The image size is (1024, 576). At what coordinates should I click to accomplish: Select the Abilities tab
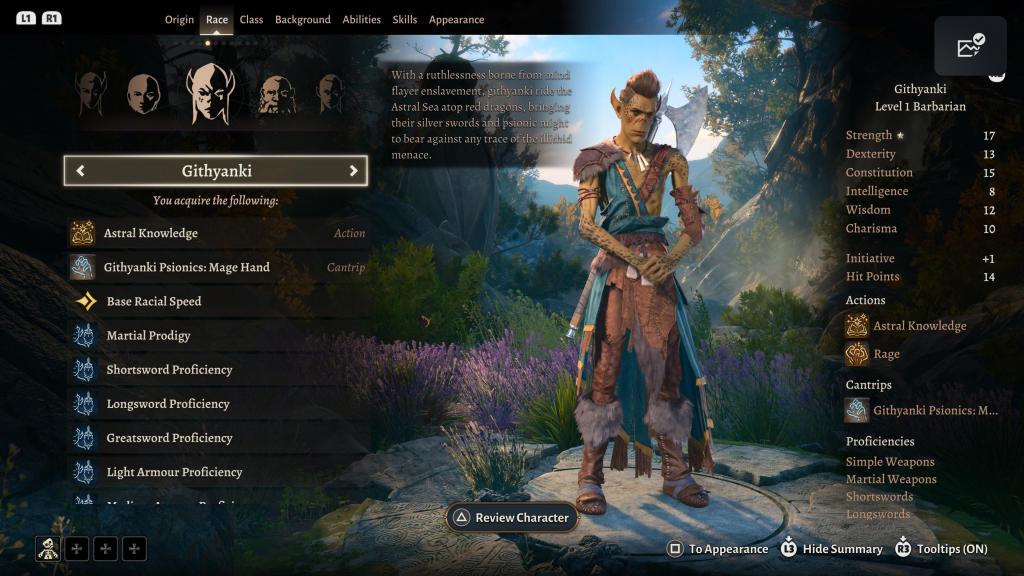point(361,20)
